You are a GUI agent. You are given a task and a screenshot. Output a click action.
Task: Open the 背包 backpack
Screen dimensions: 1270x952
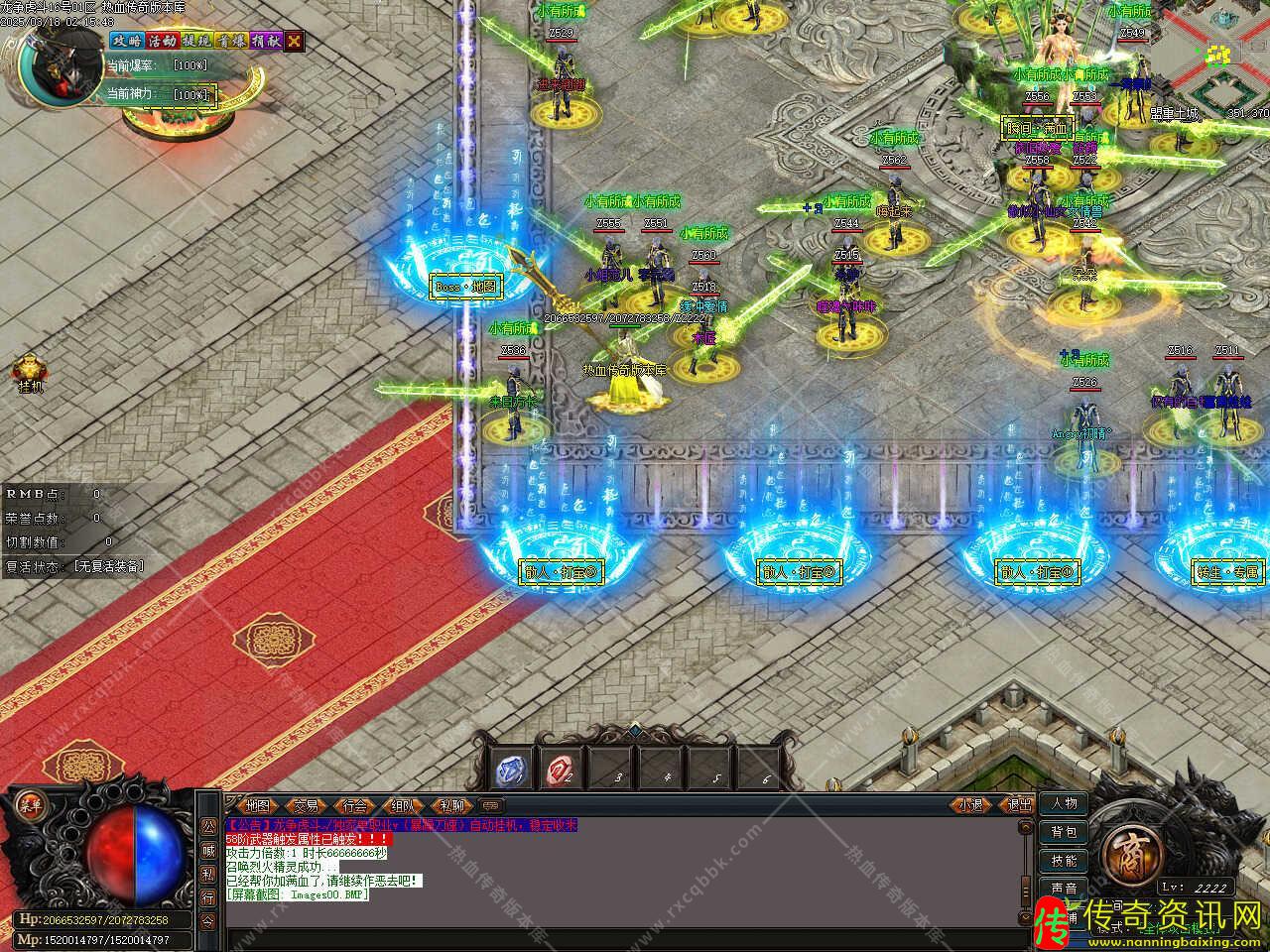[x=1064, y=832]
